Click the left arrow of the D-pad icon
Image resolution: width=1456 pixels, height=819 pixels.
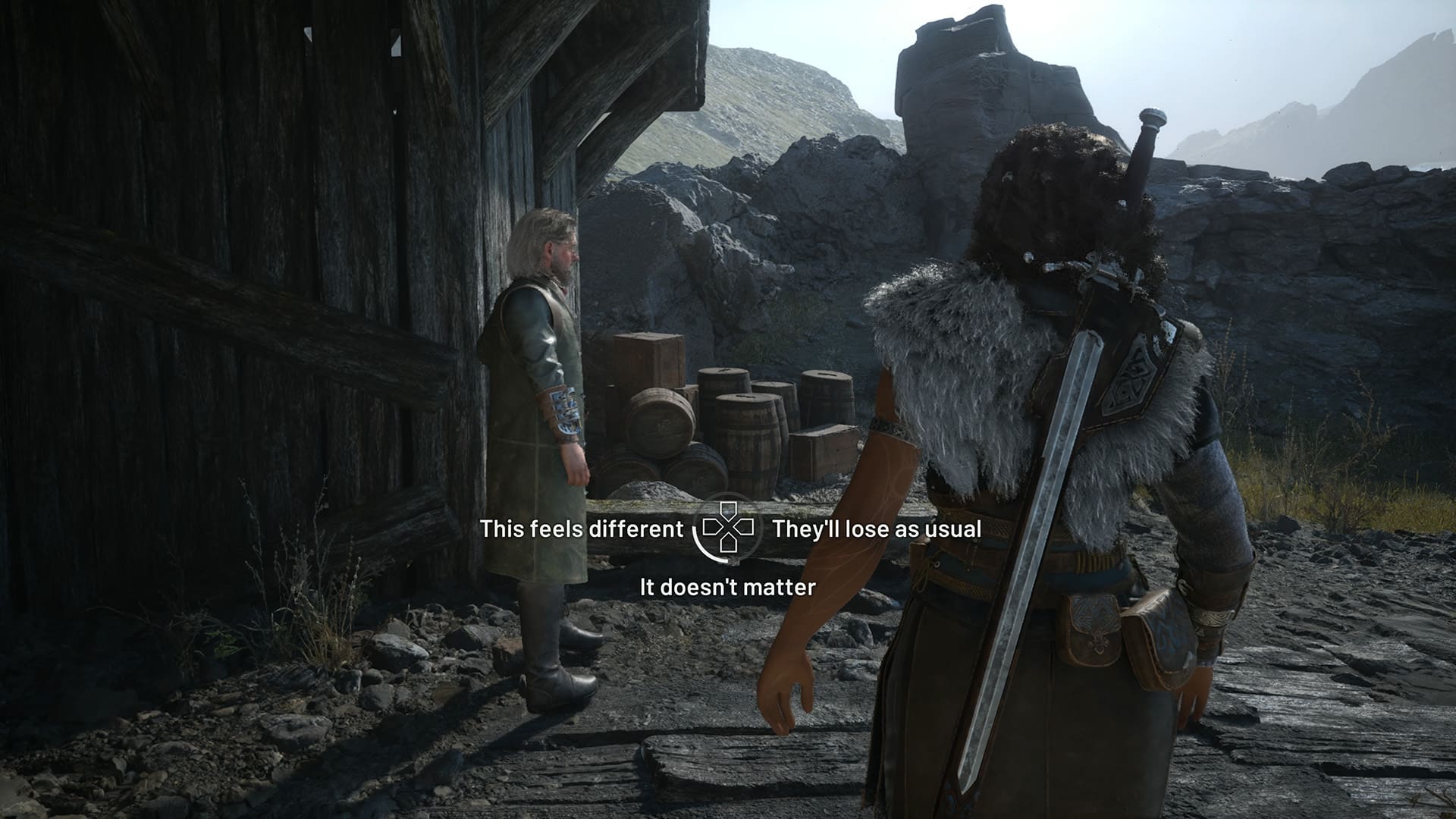click(711, 527)
